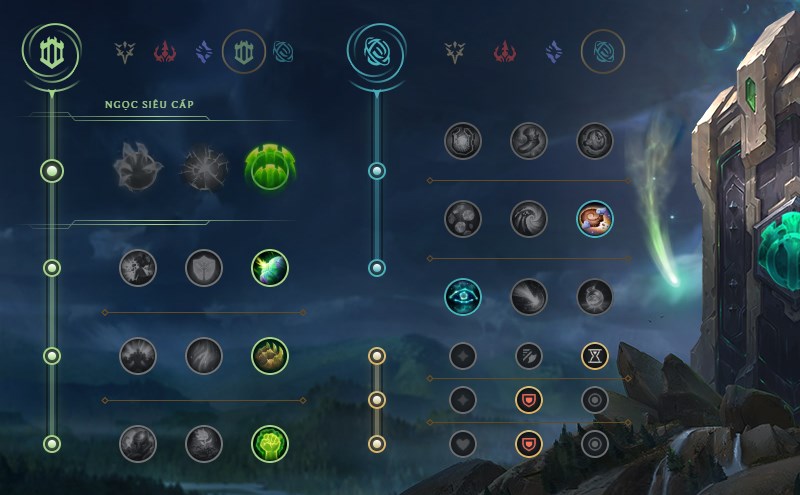The width and height of the screenshot is (800, 495).
Task: Choose the Grasp of the Undying keystone
Action: click(137, 167)
